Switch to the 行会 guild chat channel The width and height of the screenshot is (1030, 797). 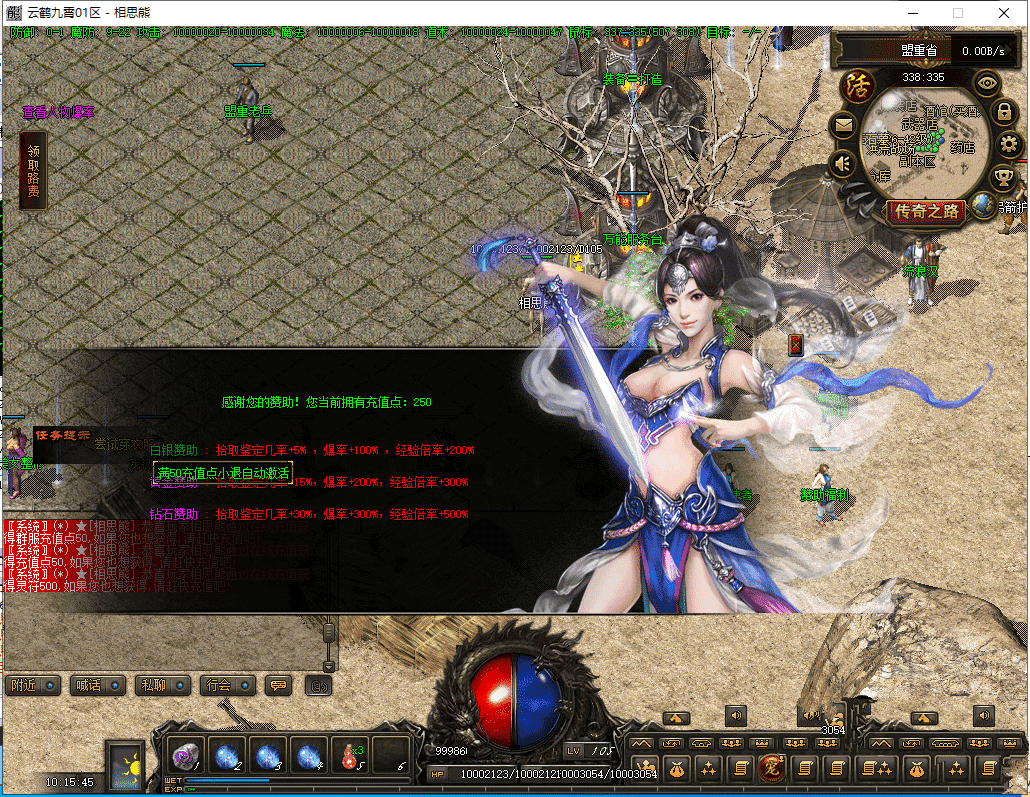point(227,686)
